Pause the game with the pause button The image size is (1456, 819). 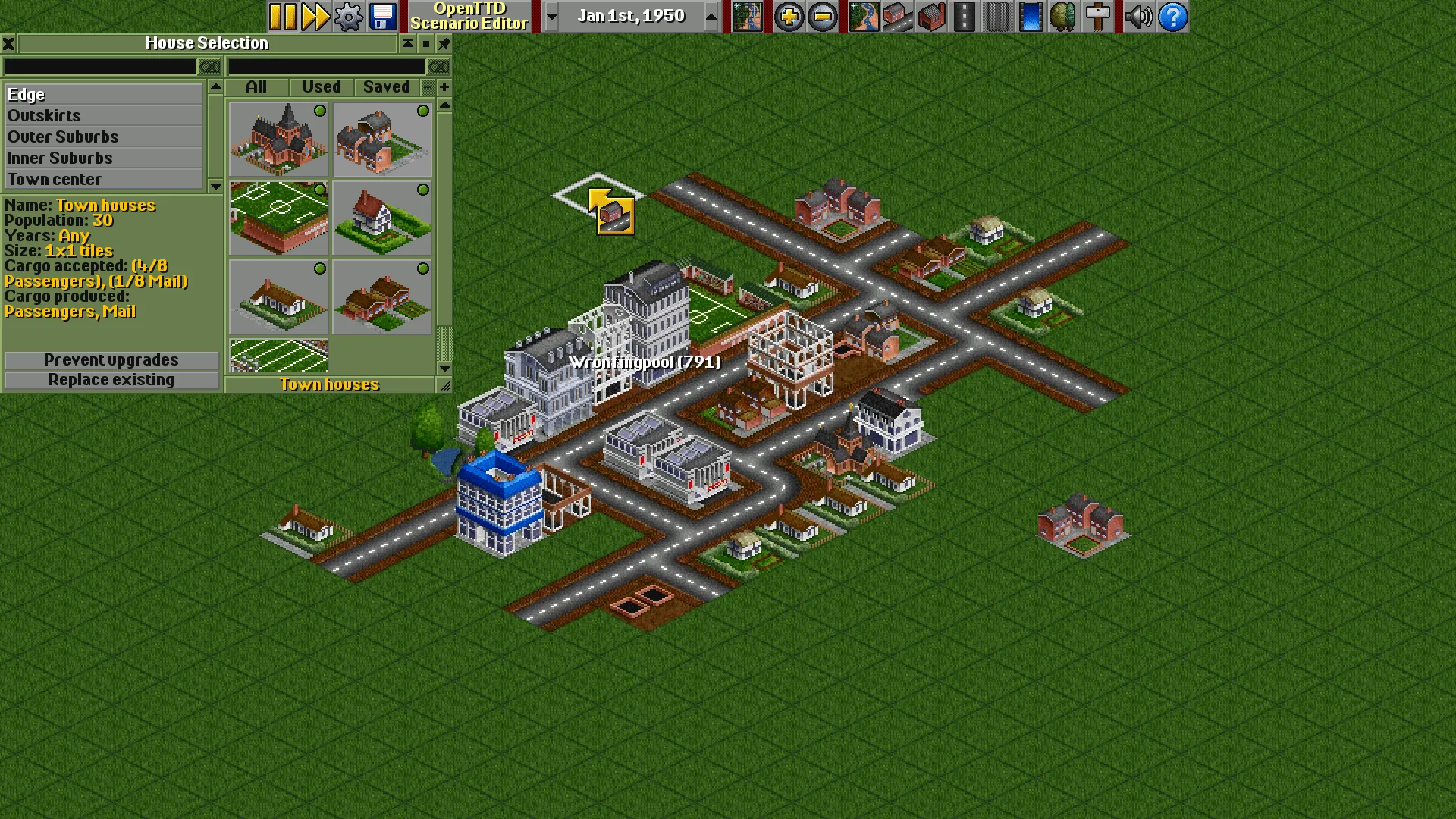pyautogui.click(x=283, y=17)
